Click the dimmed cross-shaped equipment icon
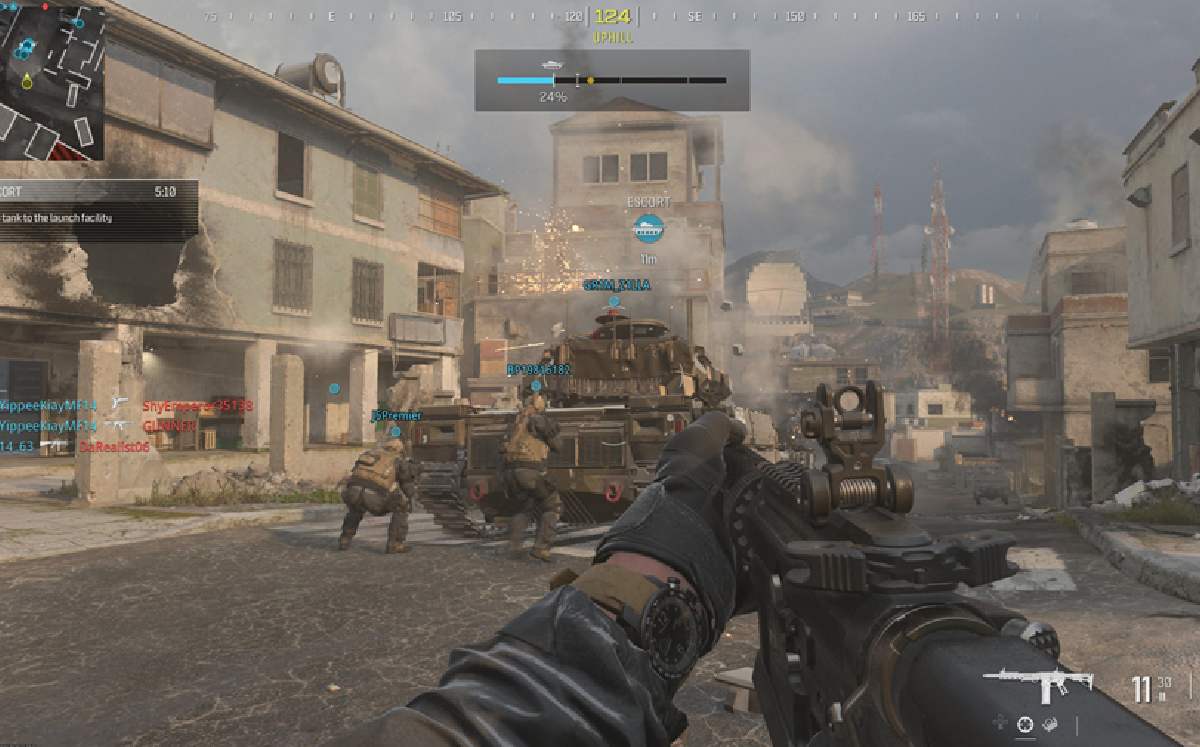This screenshot has width=1200, height=747. click(x=999, y=724)
